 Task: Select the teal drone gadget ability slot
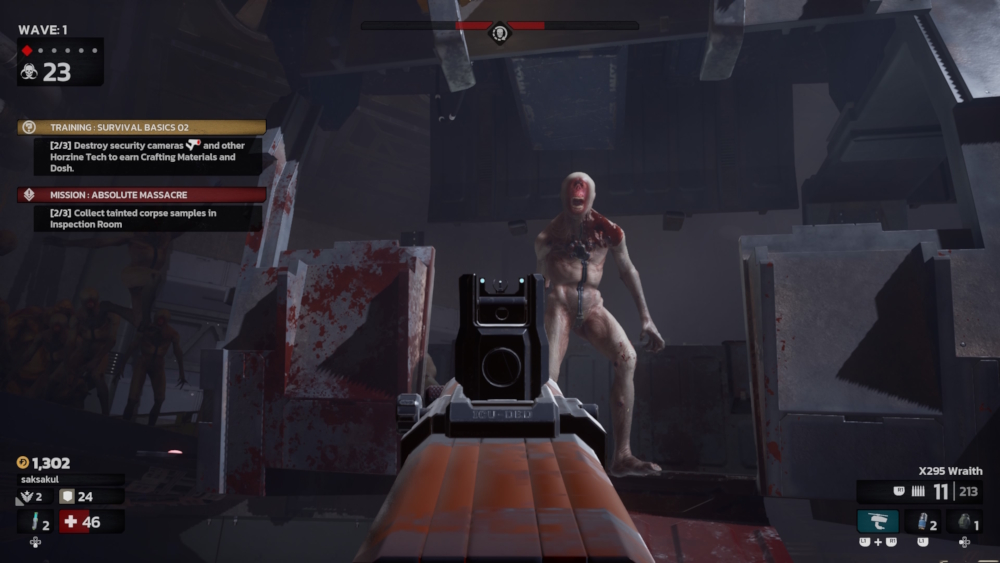[877, 521]
